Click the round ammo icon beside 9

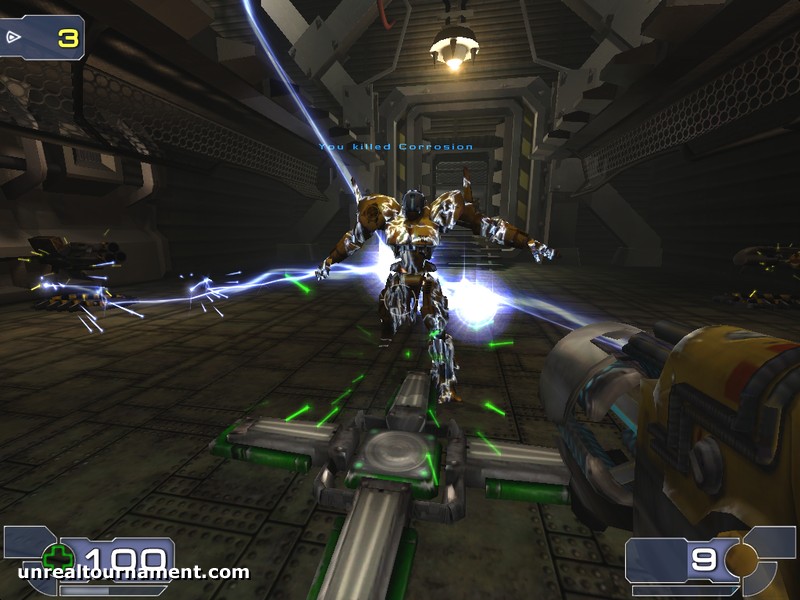[741, 559]
